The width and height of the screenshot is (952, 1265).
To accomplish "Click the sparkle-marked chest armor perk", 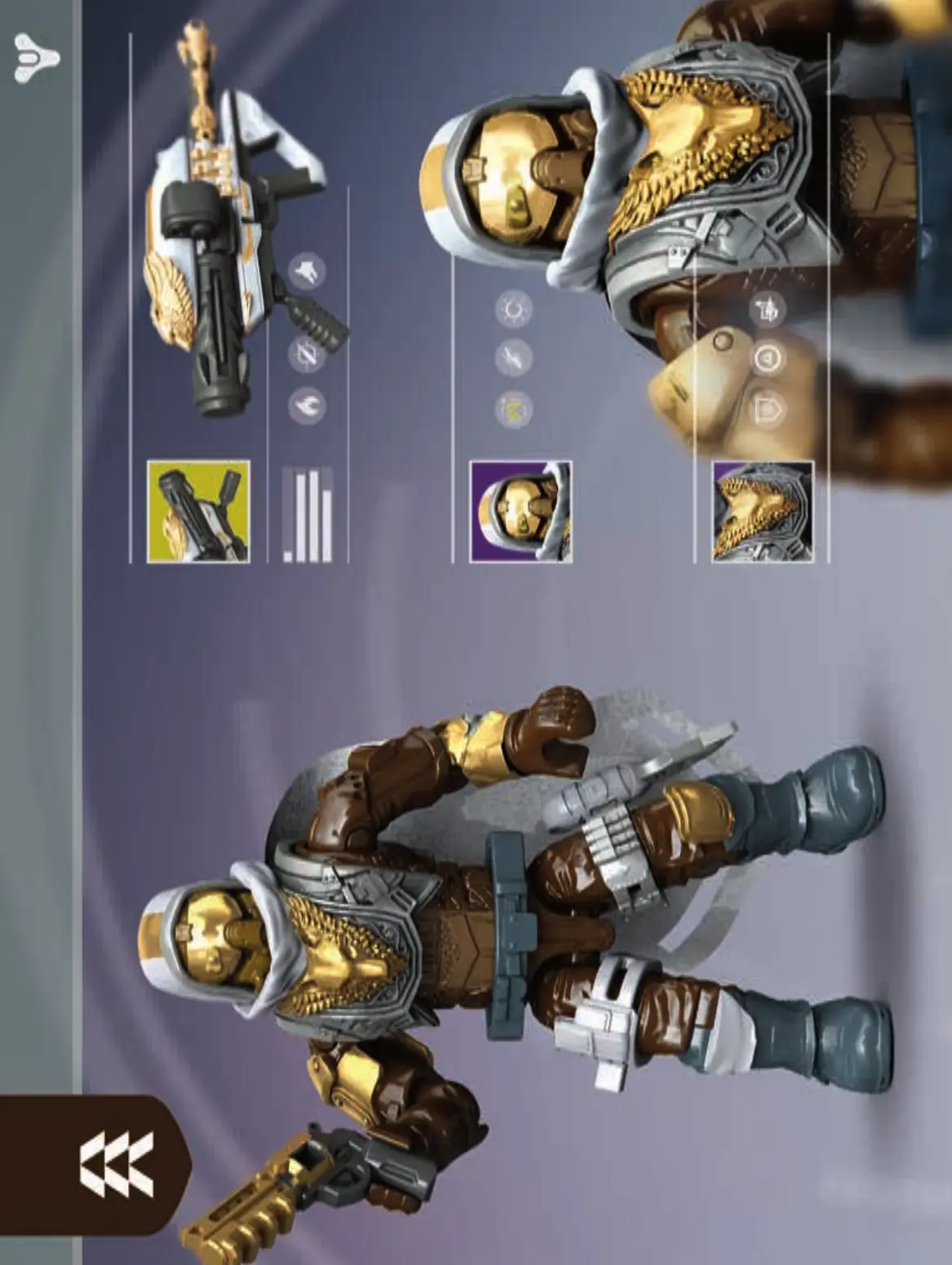I will tap(766, 309).
